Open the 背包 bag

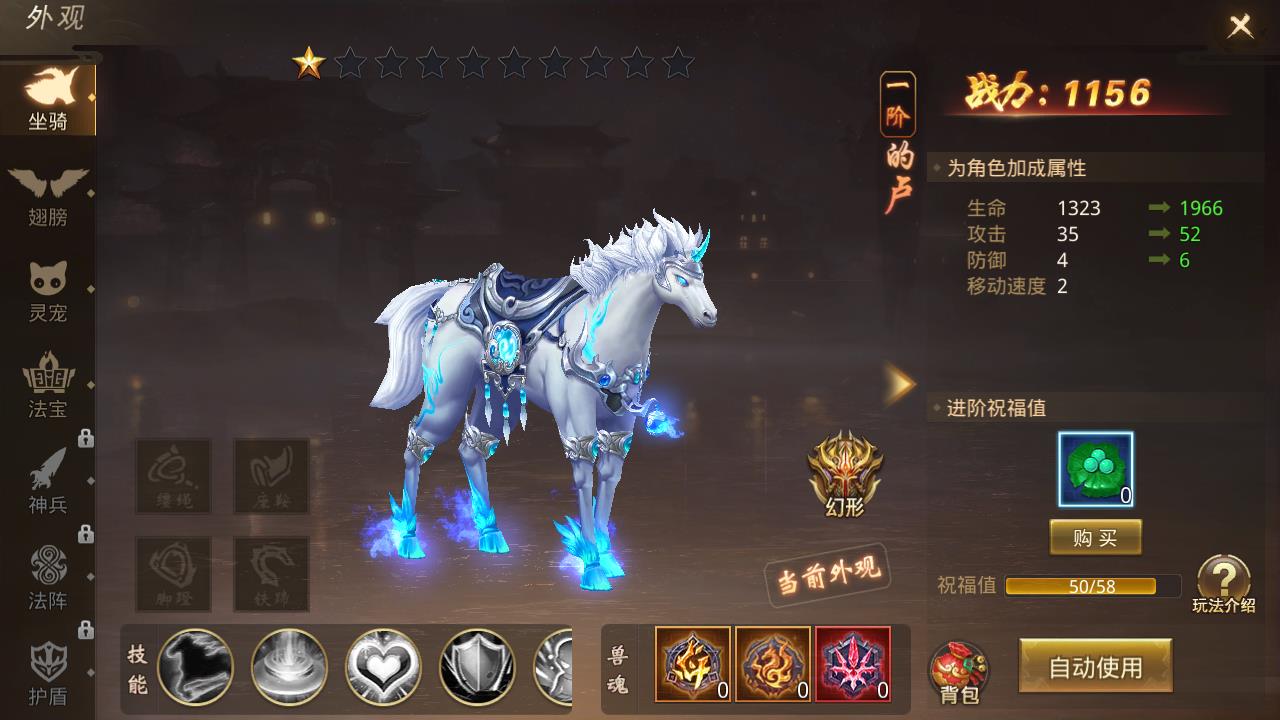tap(958, 672)
